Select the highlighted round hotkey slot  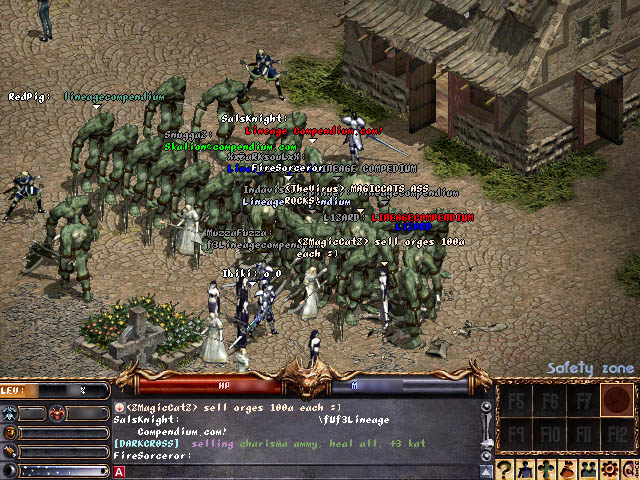616,401
